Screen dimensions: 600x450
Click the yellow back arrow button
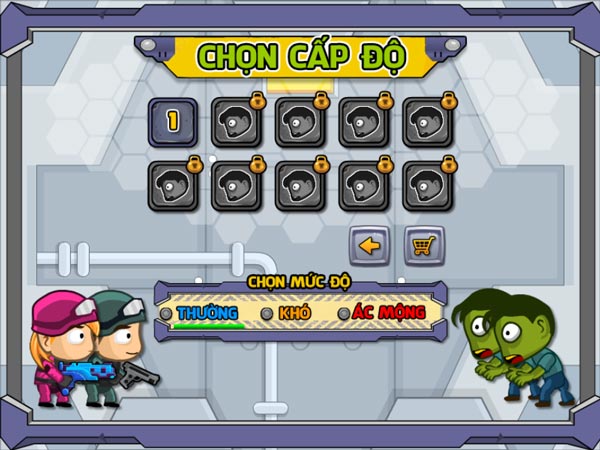(x=368, y=246)
